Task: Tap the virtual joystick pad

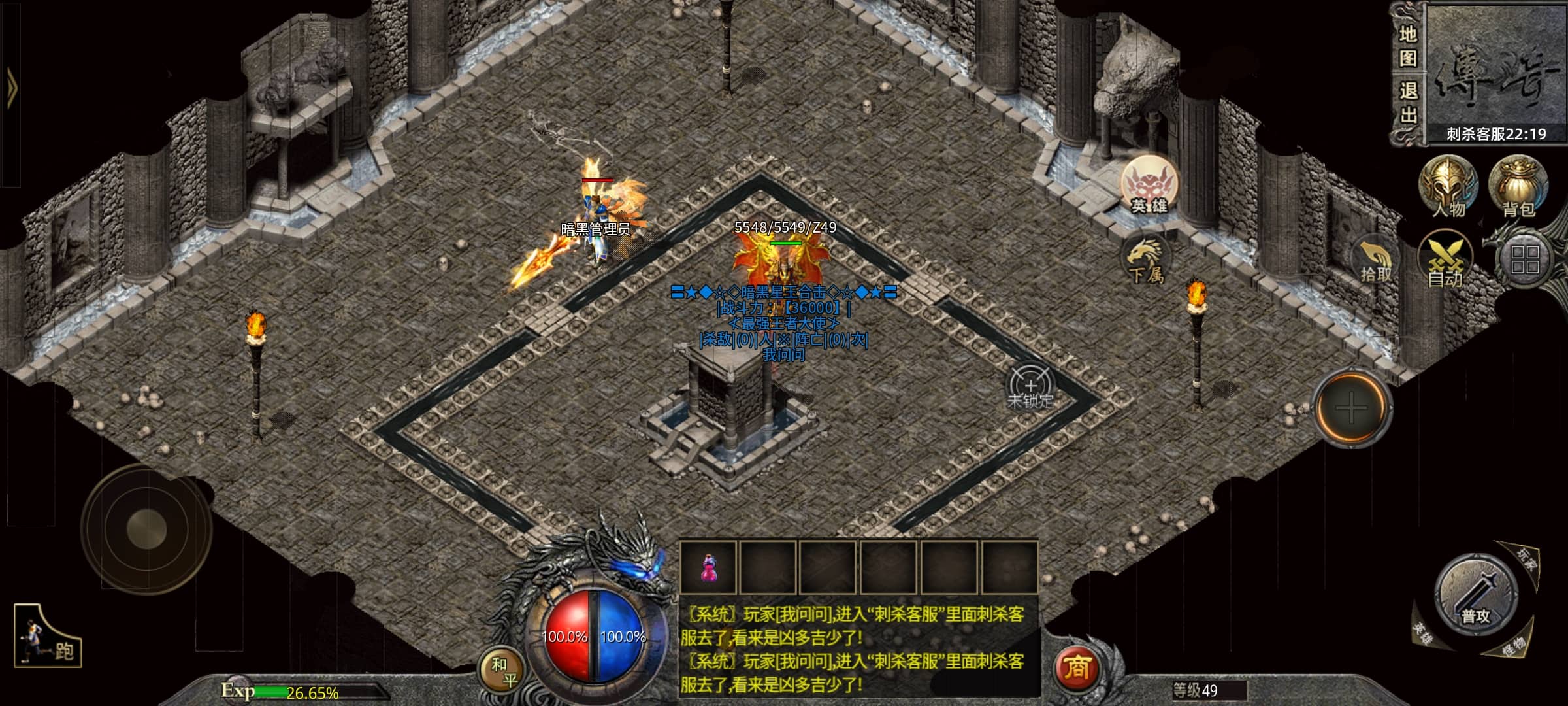Action: [x=146, y=528]
